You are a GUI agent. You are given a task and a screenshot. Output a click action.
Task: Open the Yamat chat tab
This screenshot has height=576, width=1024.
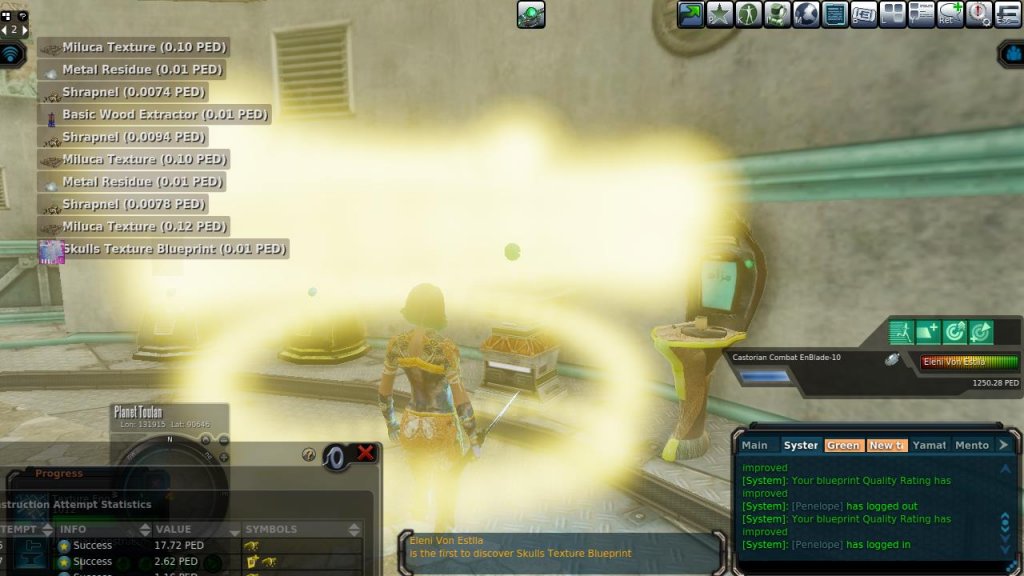(929, 445)
